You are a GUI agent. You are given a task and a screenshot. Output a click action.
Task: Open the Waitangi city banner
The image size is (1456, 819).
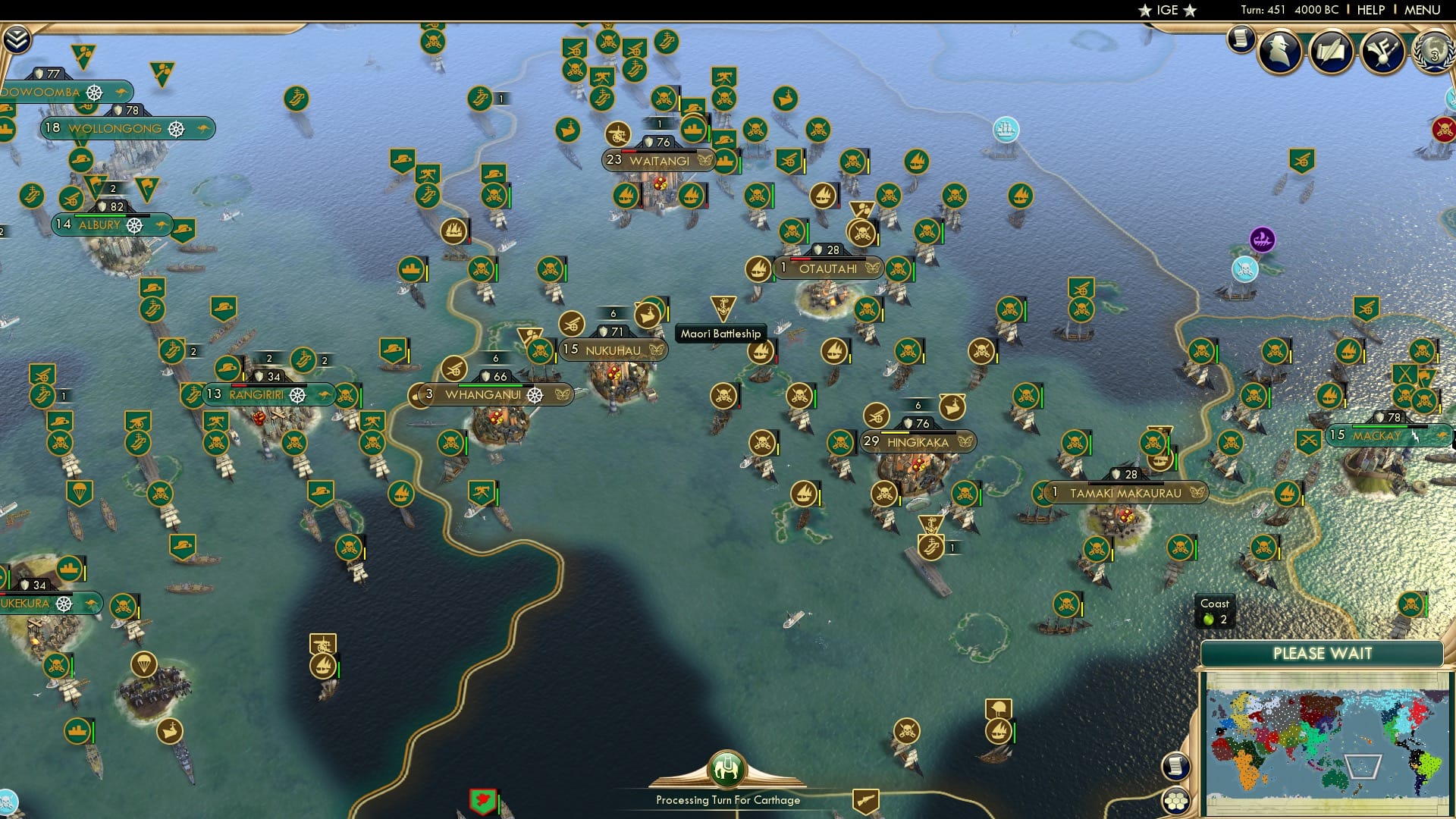[656, 161]
